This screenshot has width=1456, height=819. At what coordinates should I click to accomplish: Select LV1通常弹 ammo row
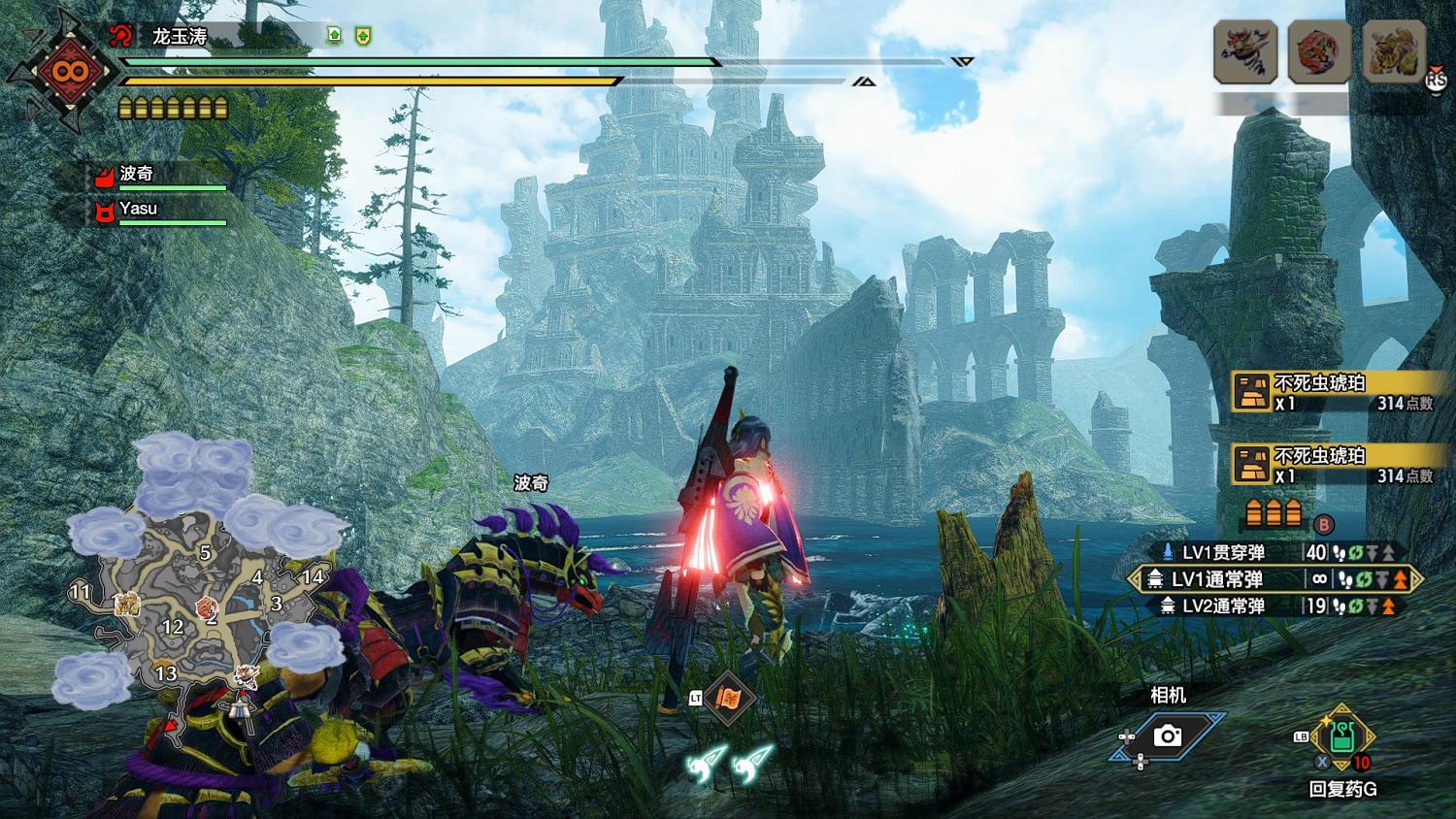click(x=1217, y=579)
